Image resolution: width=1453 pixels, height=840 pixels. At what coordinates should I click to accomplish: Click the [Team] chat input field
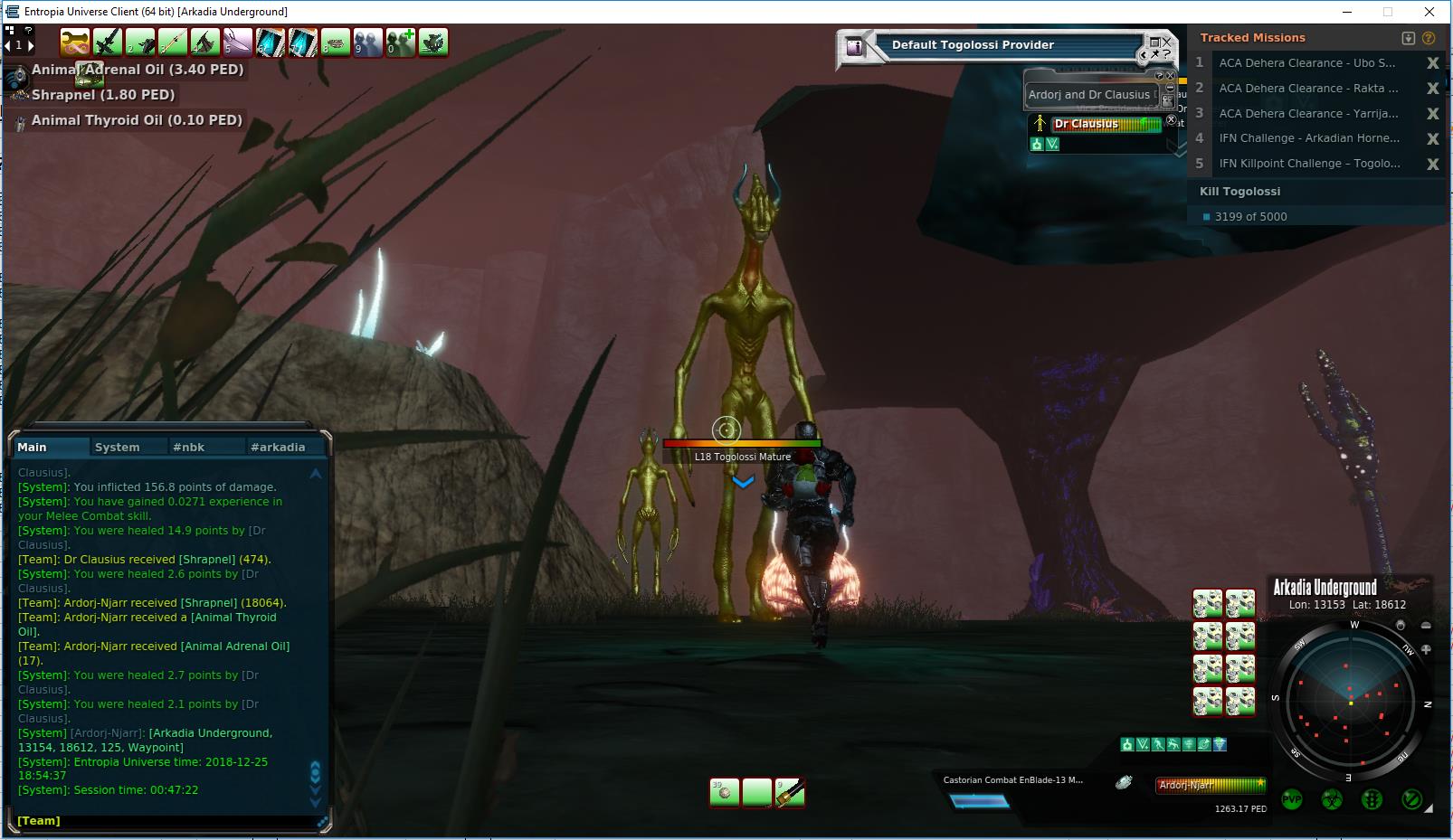click(167, 820)
